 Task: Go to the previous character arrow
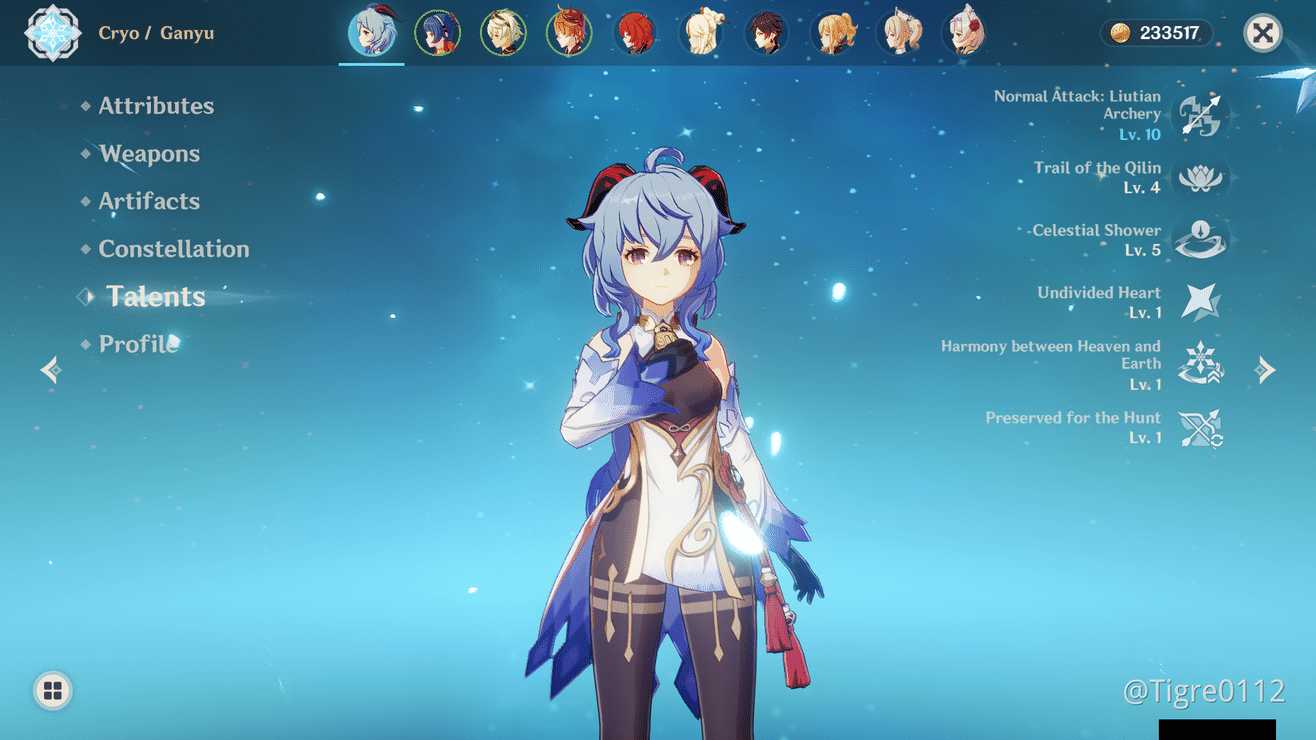pyautogui.click(x=51, y=370)
